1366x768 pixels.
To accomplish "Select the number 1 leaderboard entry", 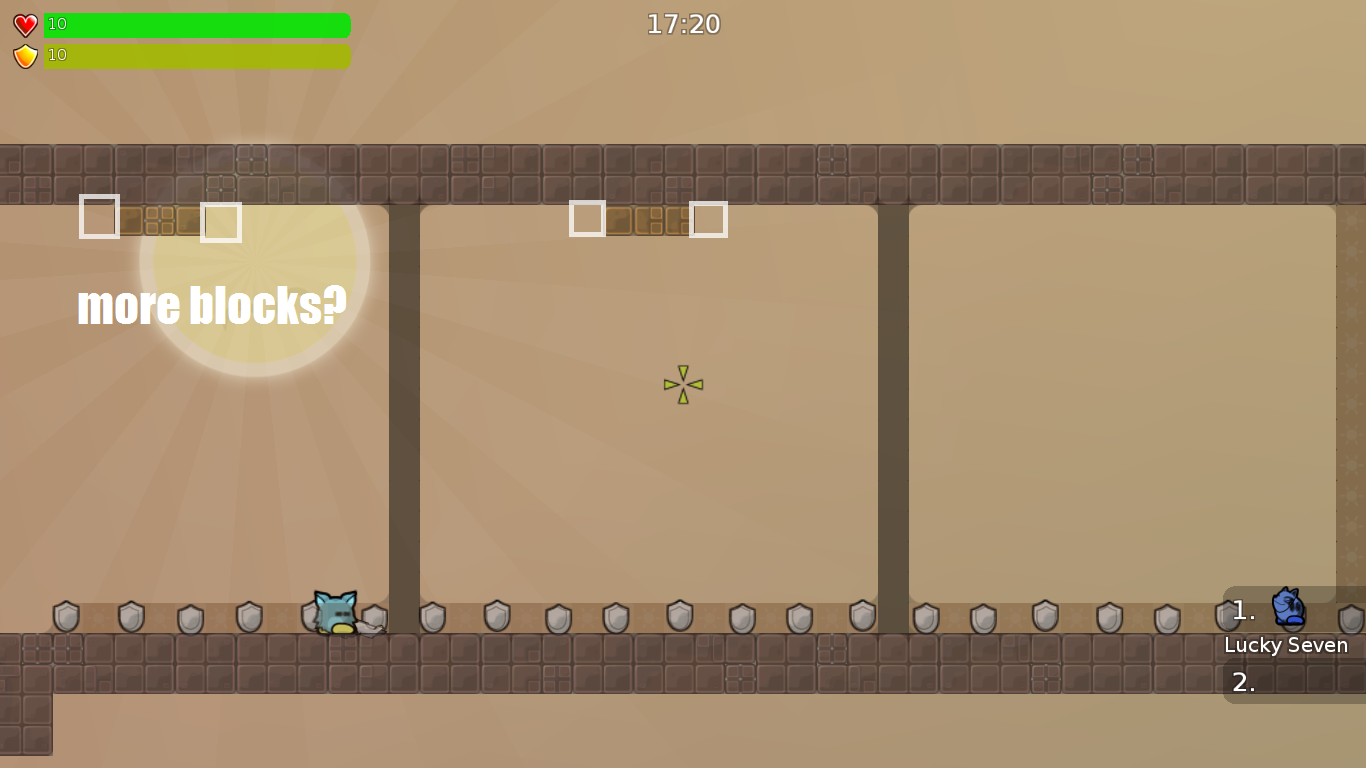I will [1243, 610].
